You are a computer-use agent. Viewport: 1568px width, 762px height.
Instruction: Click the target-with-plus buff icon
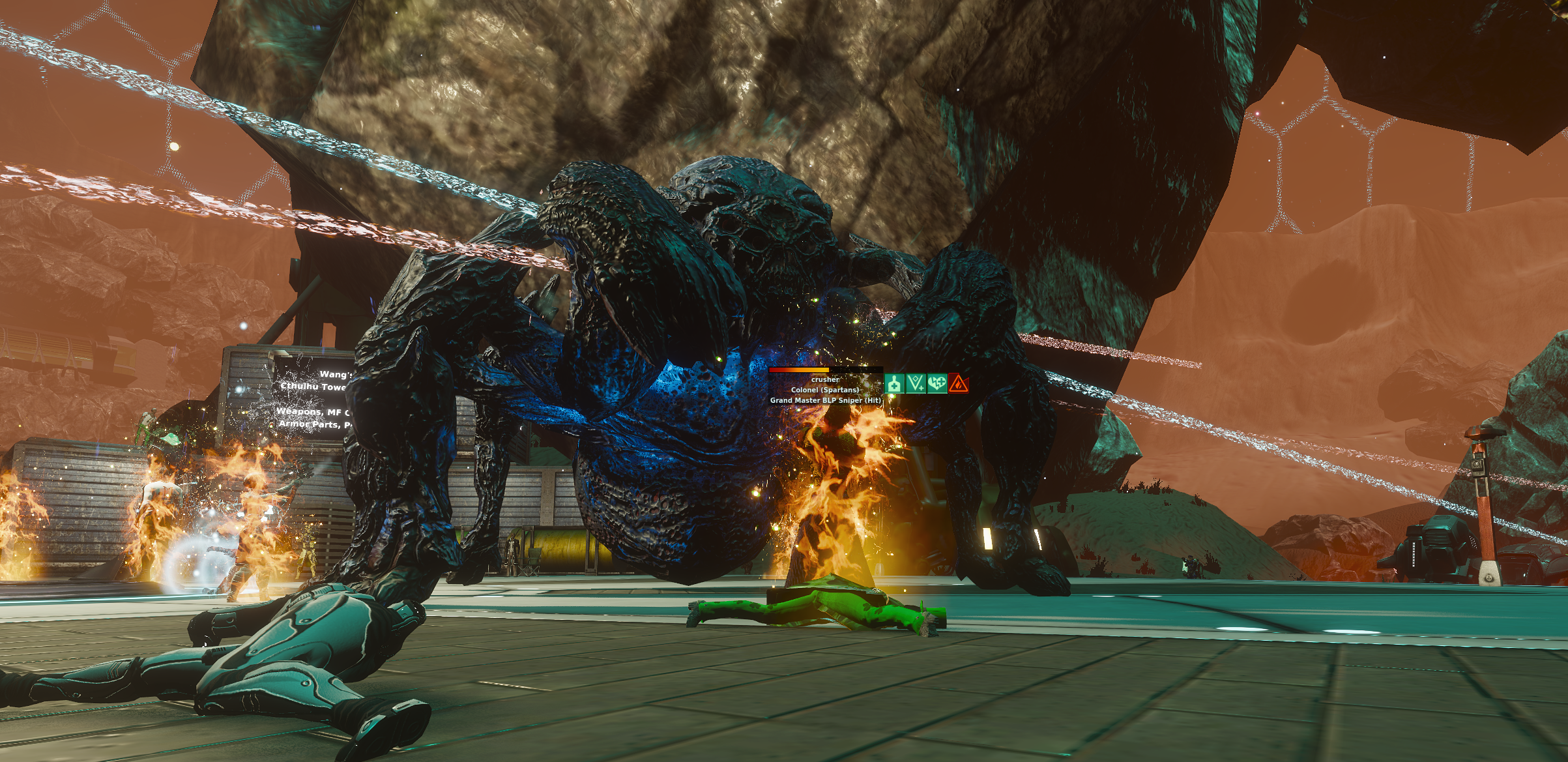point(895,383)
